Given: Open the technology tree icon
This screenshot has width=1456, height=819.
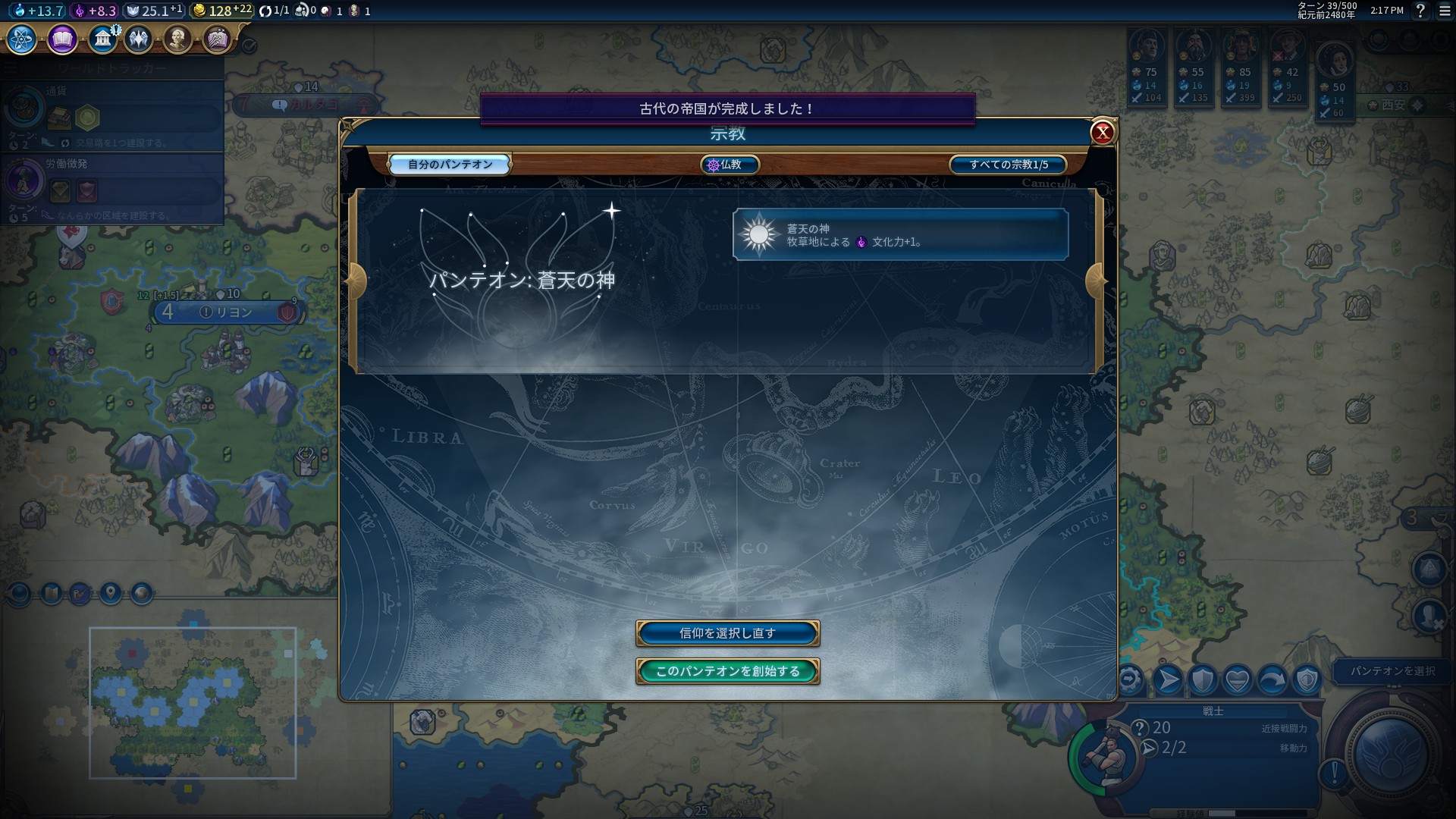Looking at the screenshot, I should point(22,39).
